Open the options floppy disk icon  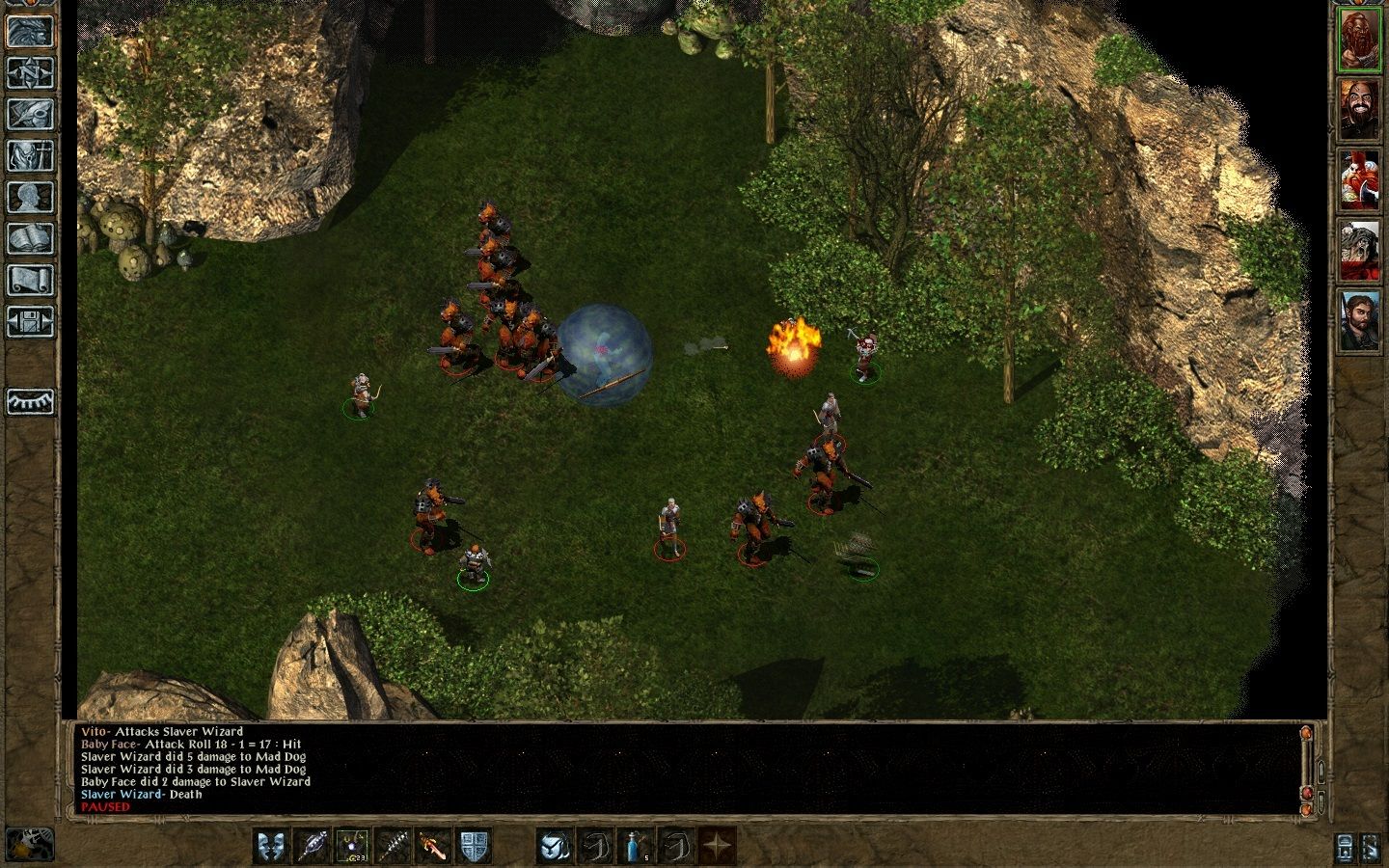30,321
